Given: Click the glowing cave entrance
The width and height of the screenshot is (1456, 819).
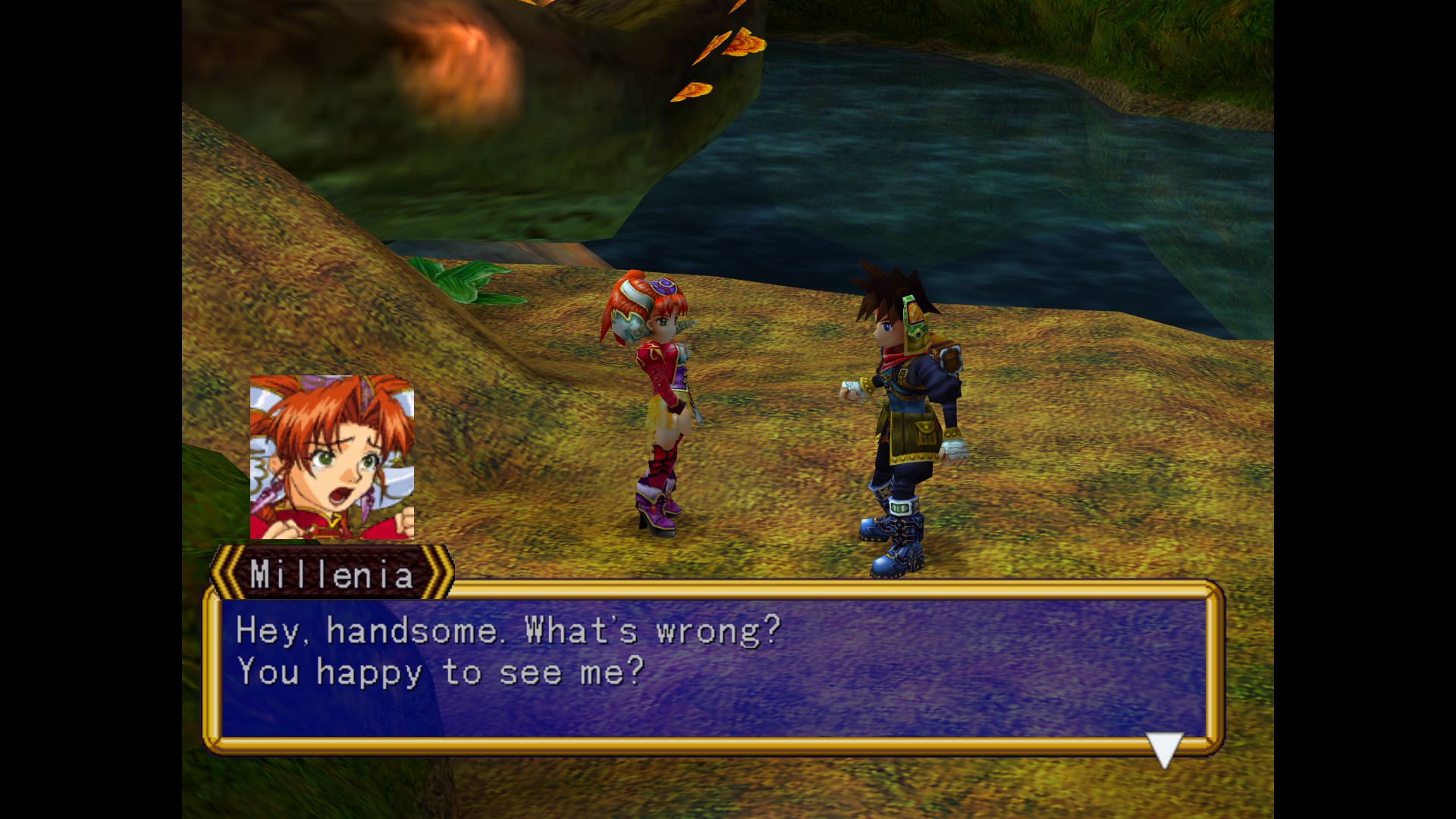Looking at the screenshot, I should click(x=455, y=61).
